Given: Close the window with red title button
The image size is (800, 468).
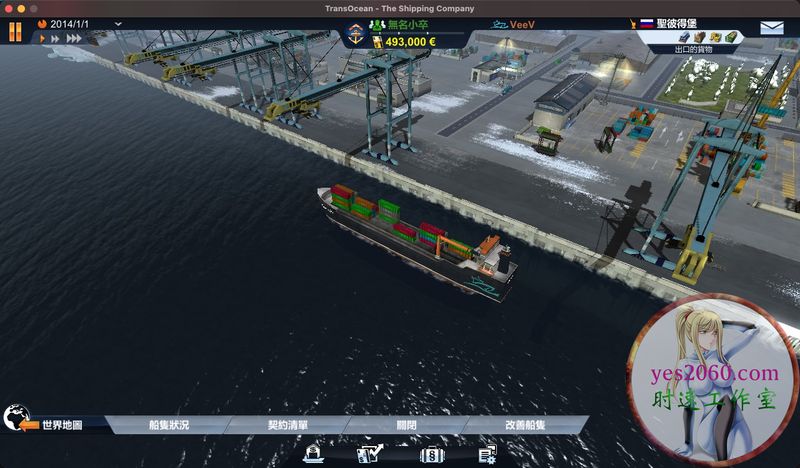Looking at the screenshot, I should [x=9, y=7].
